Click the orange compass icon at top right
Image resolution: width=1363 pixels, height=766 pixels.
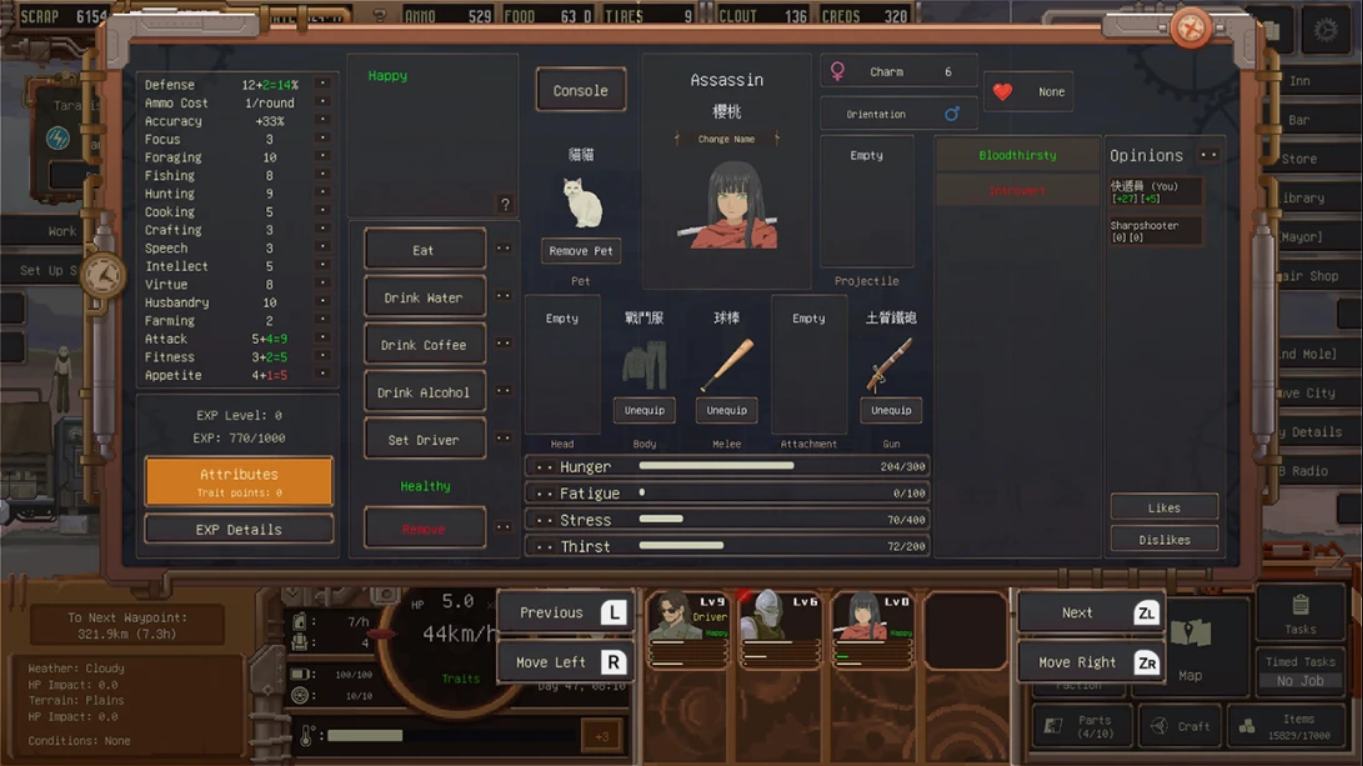1190,28
